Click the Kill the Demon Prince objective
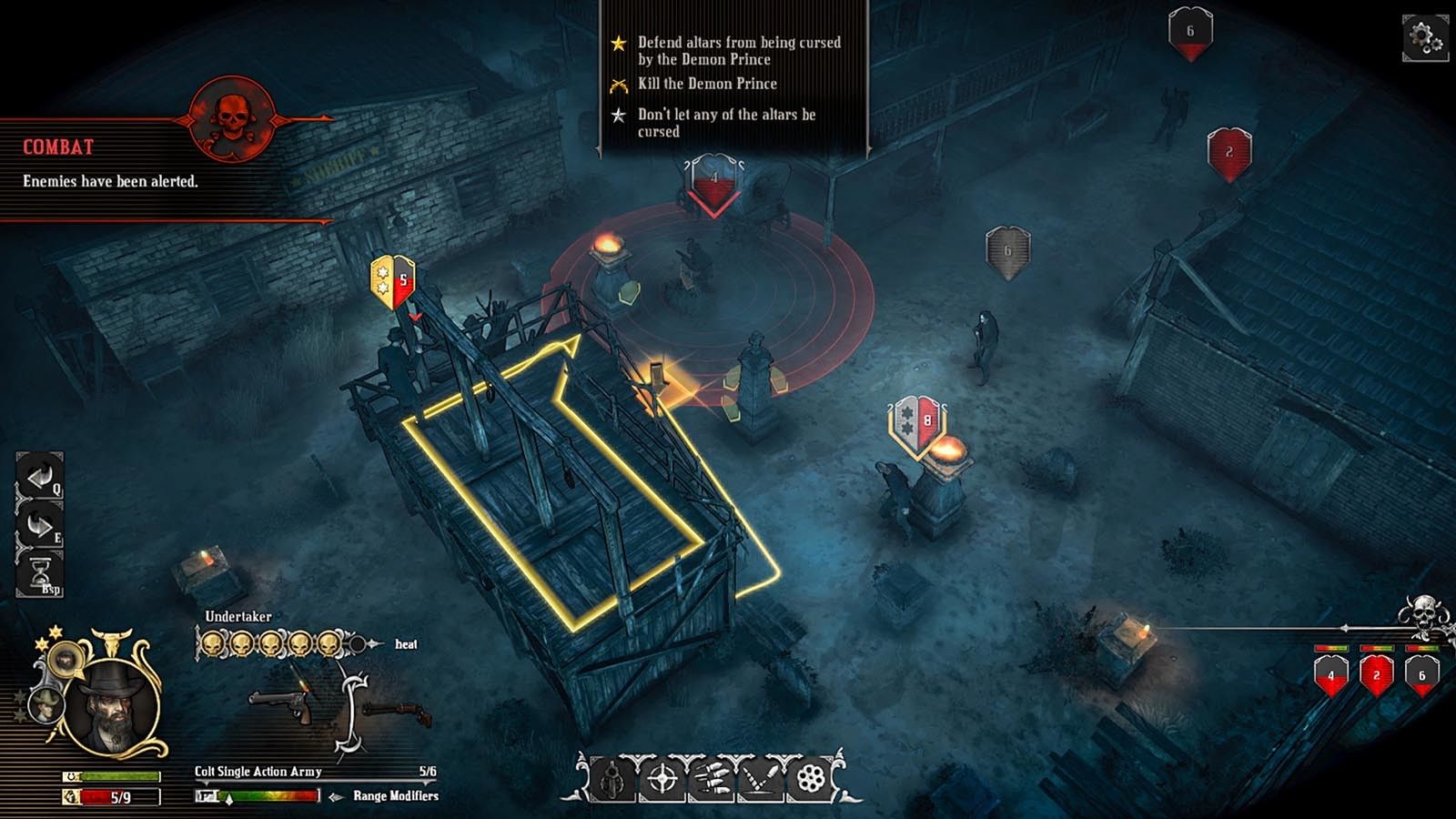 tap(707, 84)
